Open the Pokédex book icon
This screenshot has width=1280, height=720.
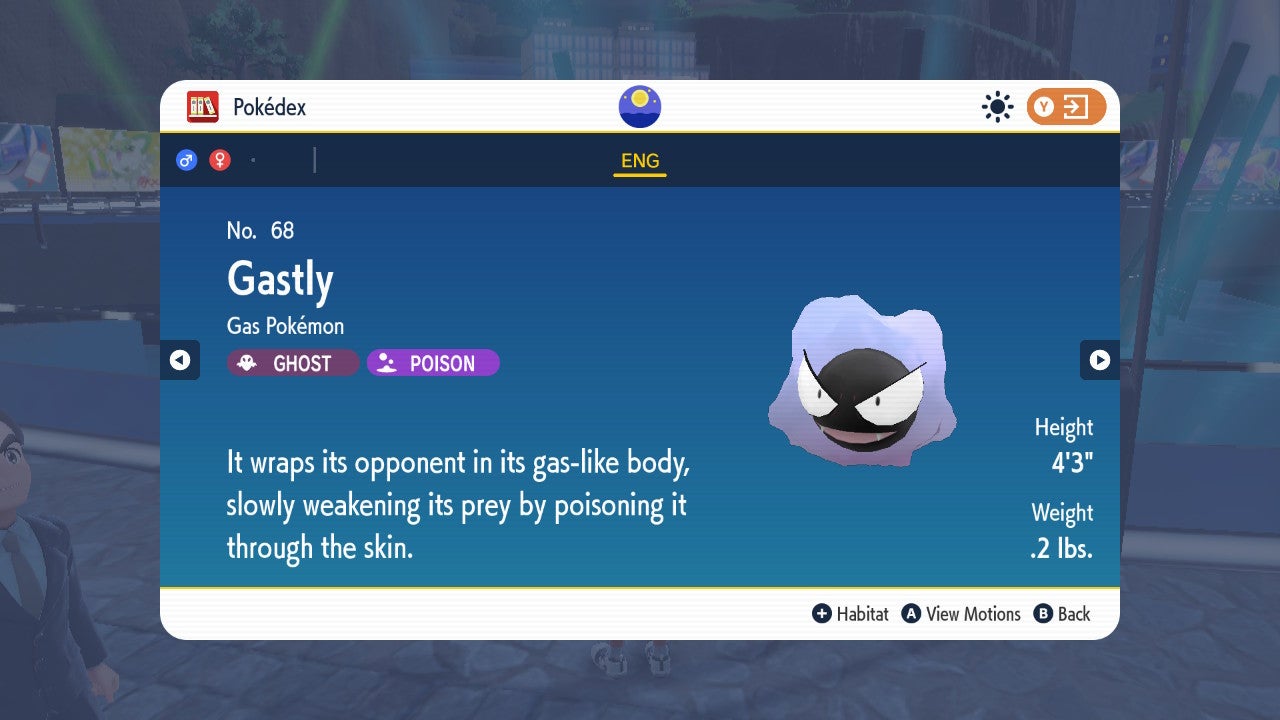203,107
